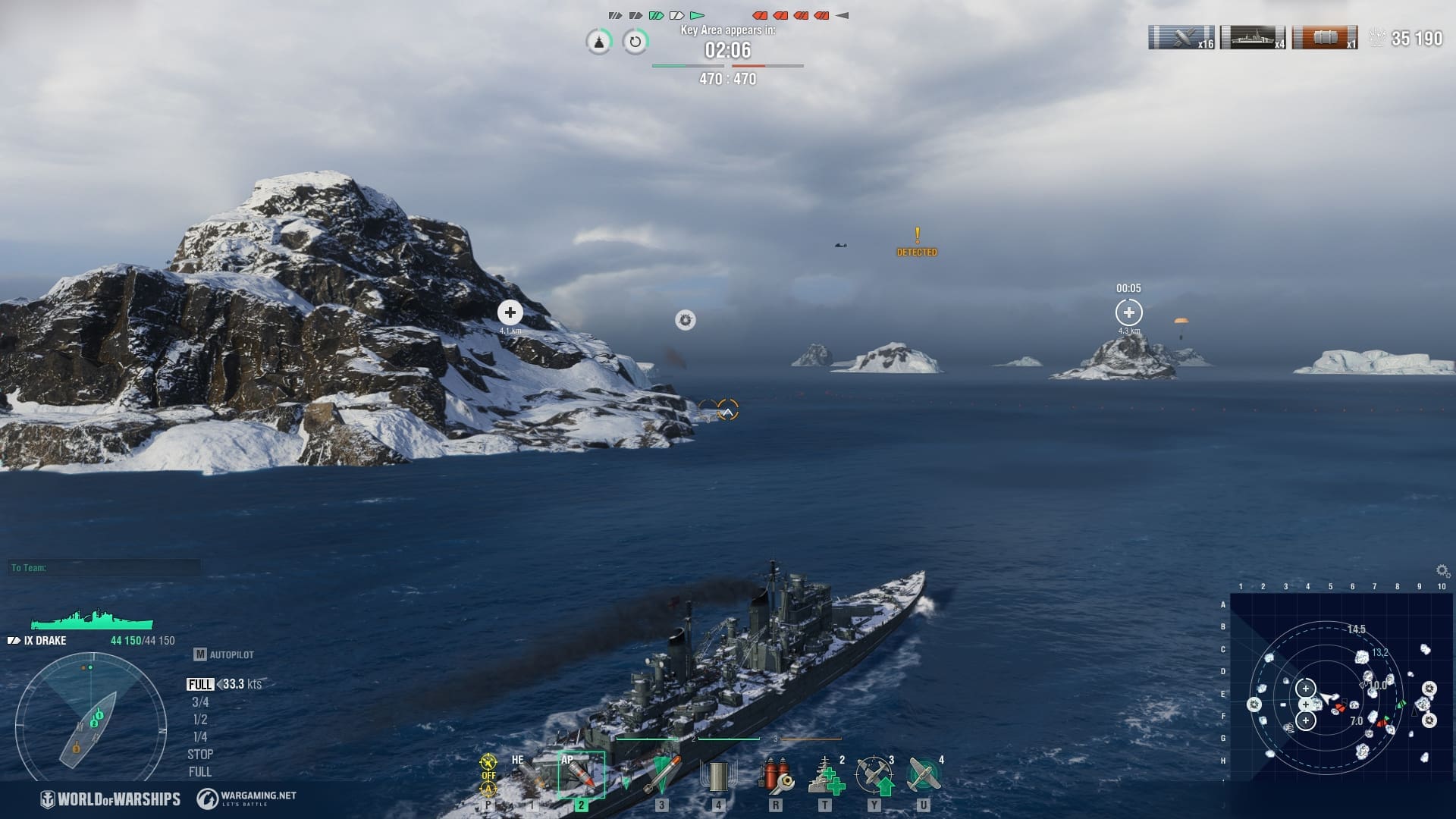1456x819 pixels.
Task: Deploy the Fighter plane consumable
Action: (x=924, y=775)
